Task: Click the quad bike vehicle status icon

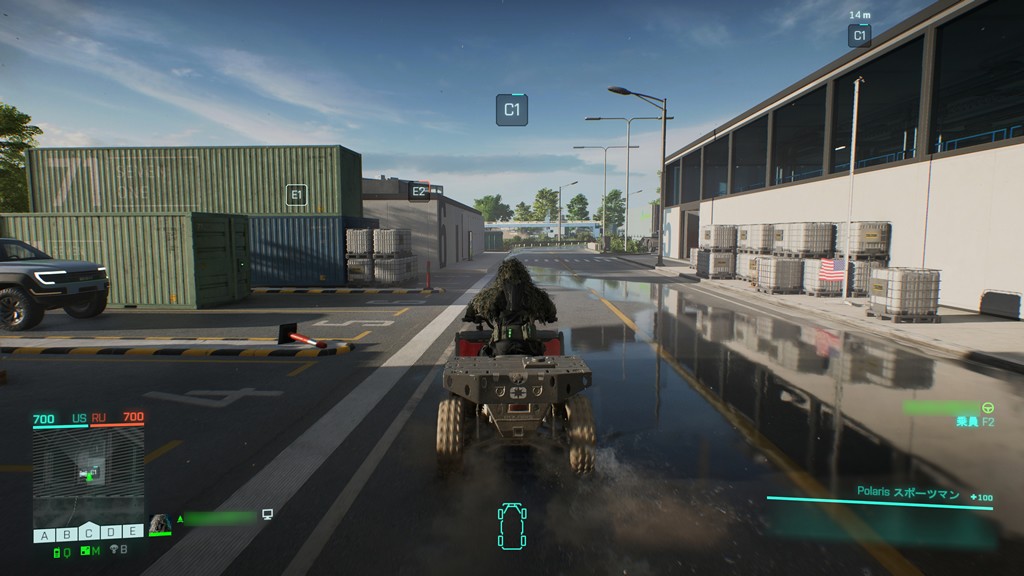Action: (x=512, y=527)
